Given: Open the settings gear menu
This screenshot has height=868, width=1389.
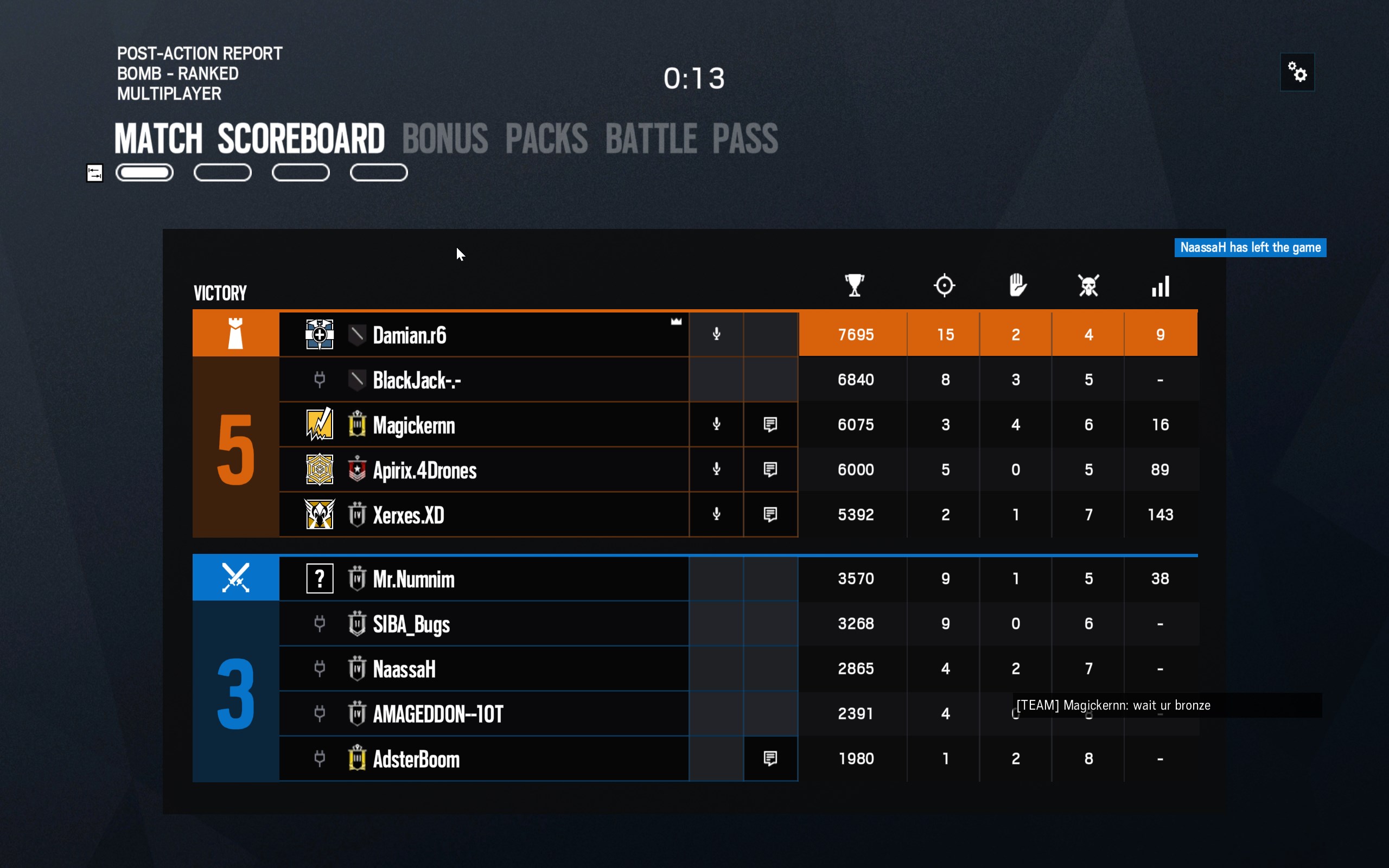Looking at the screenshot, I should pyautogui.click(x=1297, y=72).
